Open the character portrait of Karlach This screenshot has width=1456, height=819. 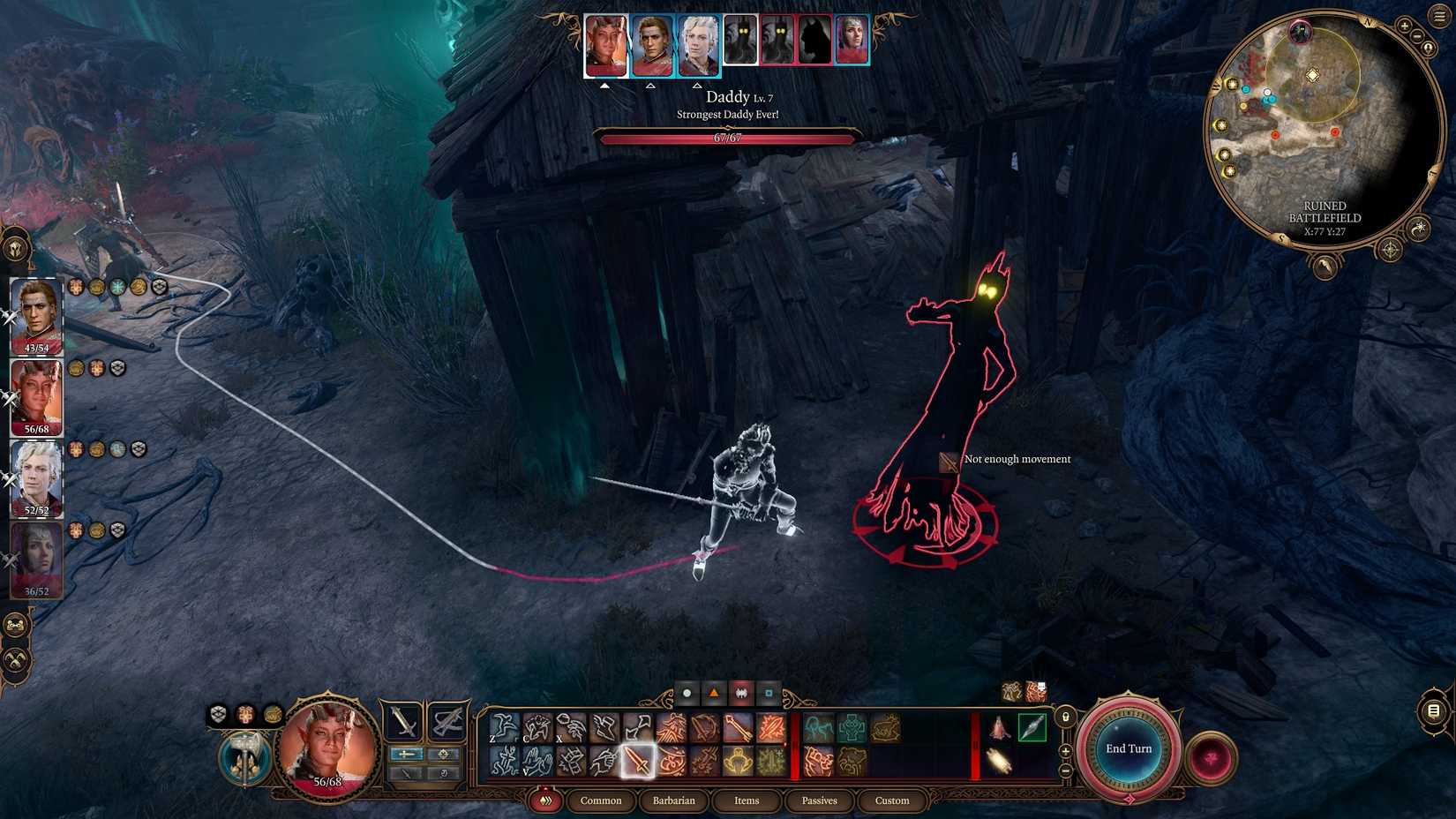pos(326,748)
